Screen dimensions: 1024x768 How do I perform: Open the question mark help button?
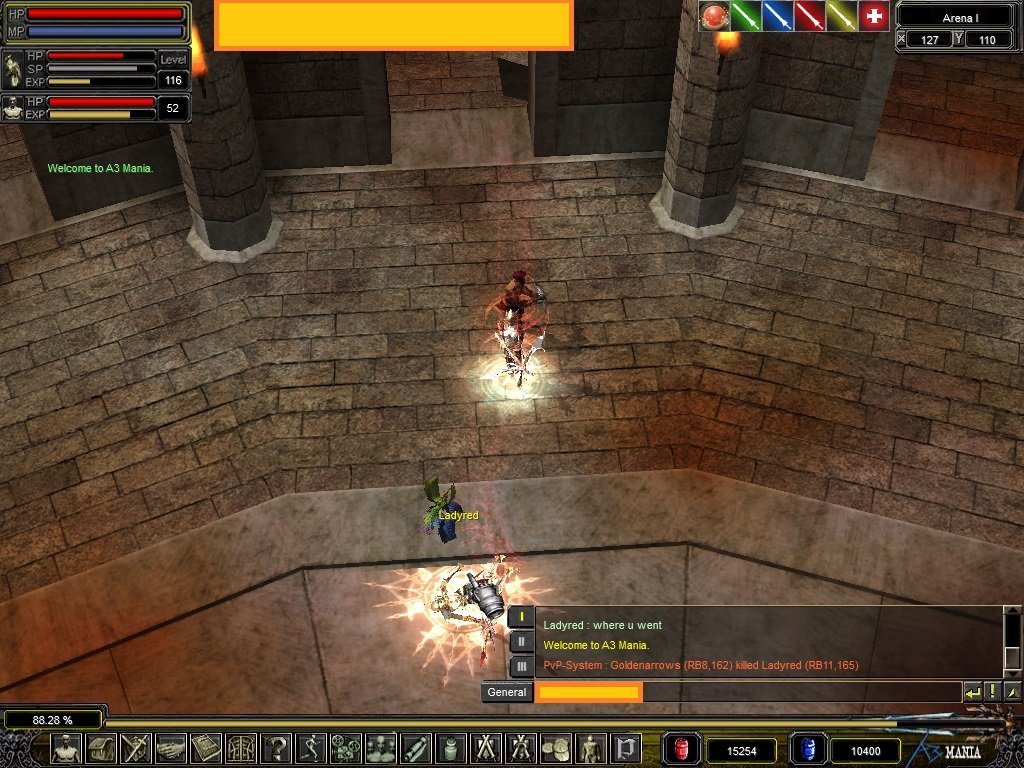pyautogui.click(x=277, y=748)
